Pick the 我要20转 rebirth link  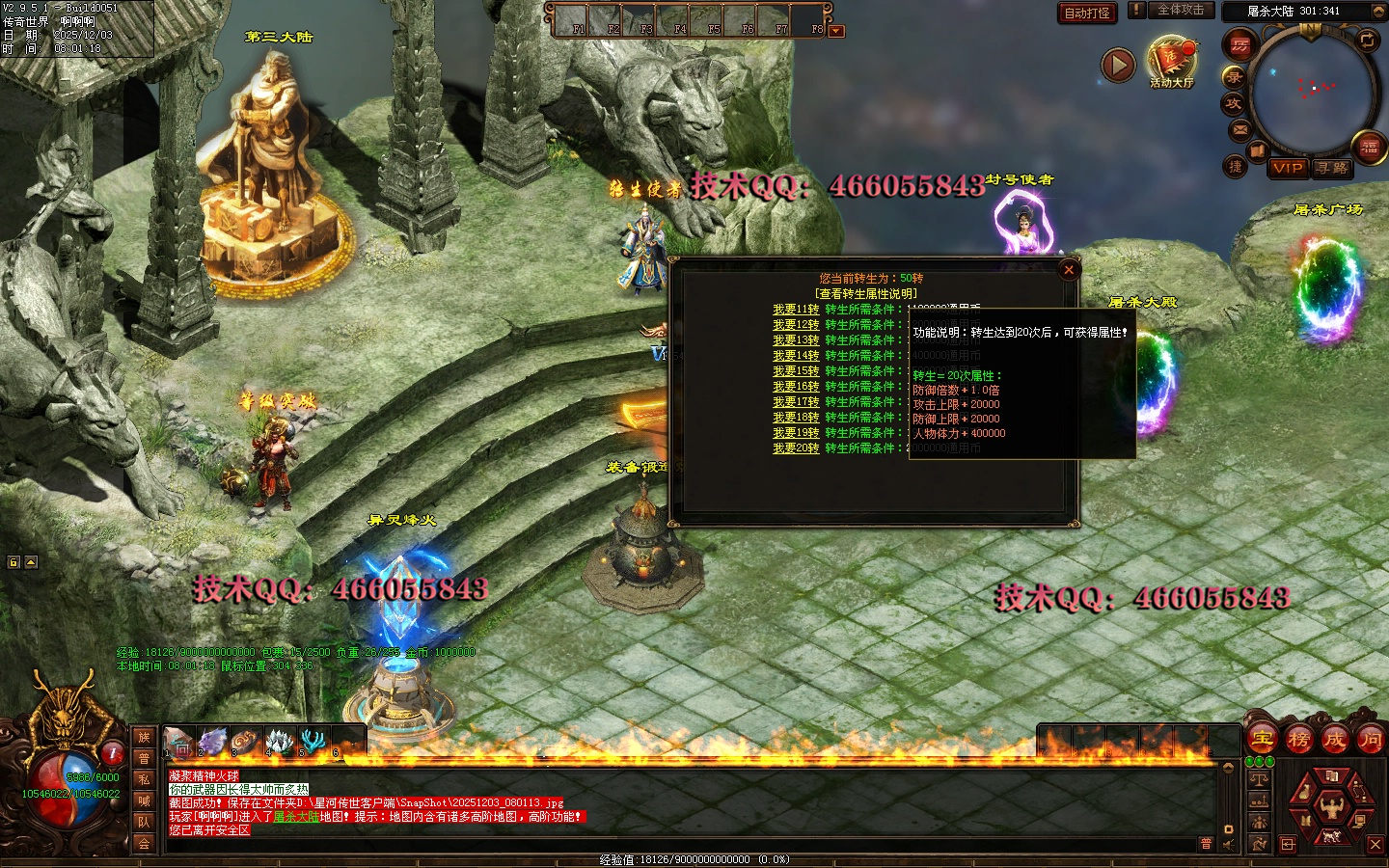click(795, 448)
